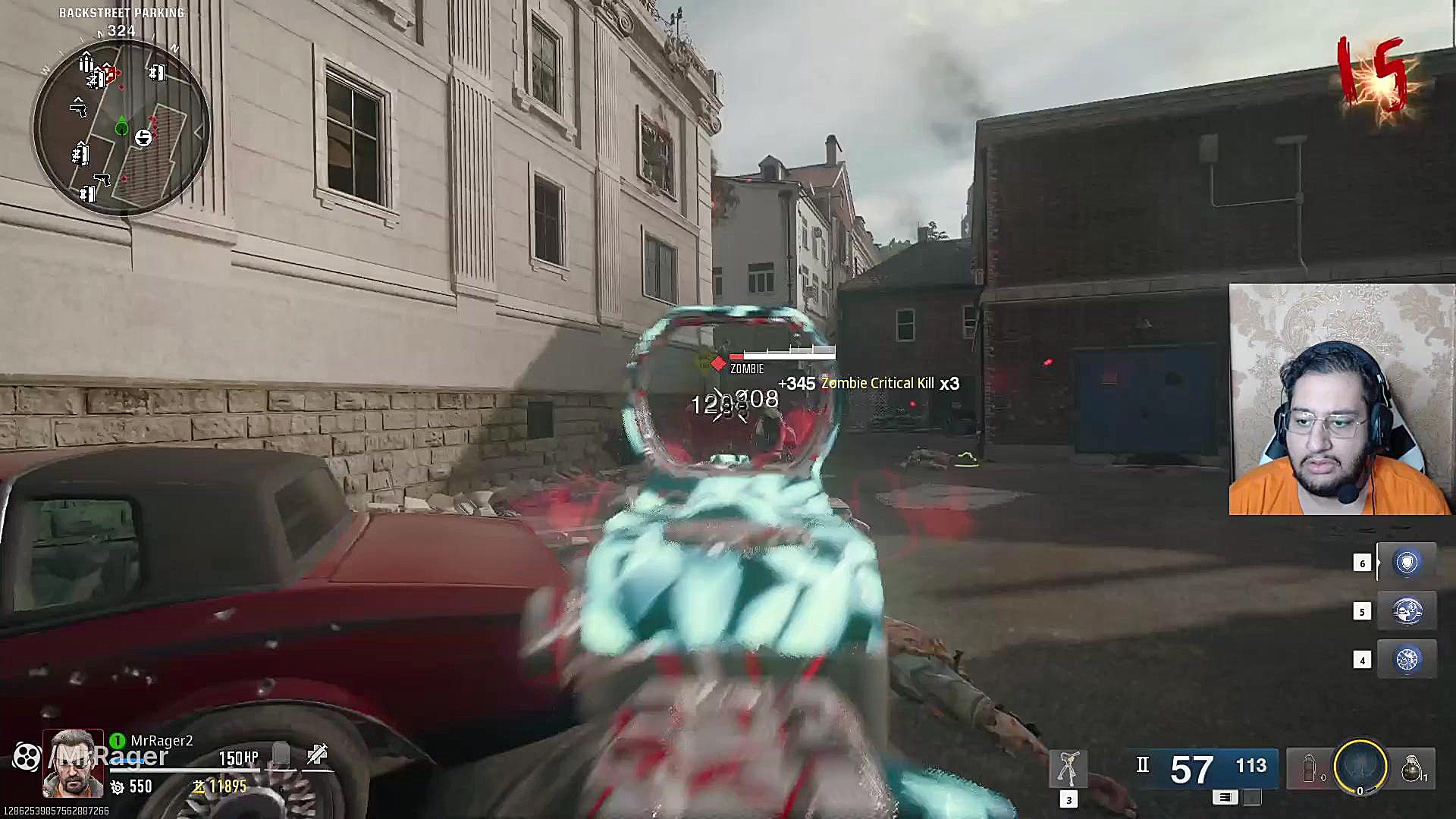Image resolution: width=1456 pixels, height=819 pixels.
Task: Click the armor plate icon
Action: coord(281,755)
